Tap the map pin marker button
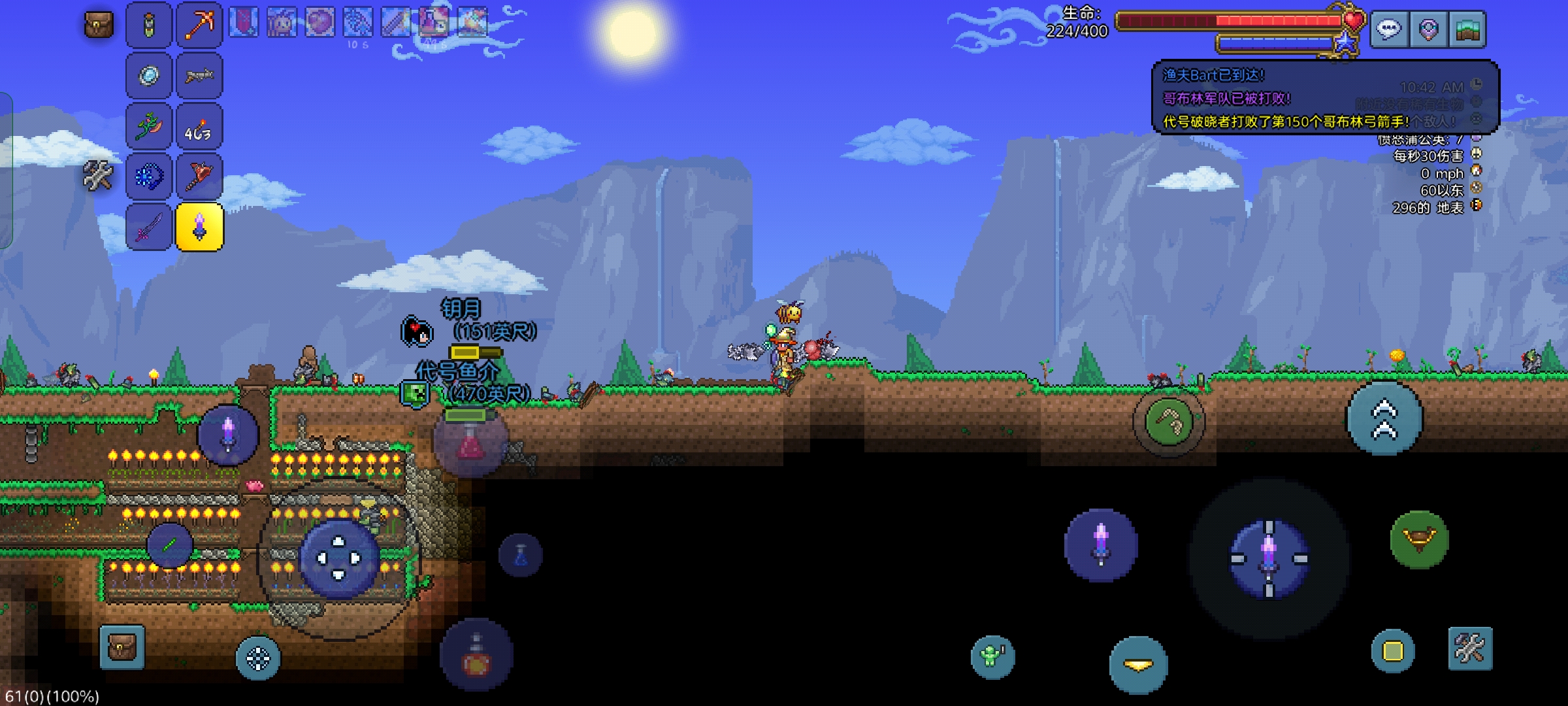The height and width of the screenshot is (706, 1568). pyautogui.click(x=1428, y=29)
